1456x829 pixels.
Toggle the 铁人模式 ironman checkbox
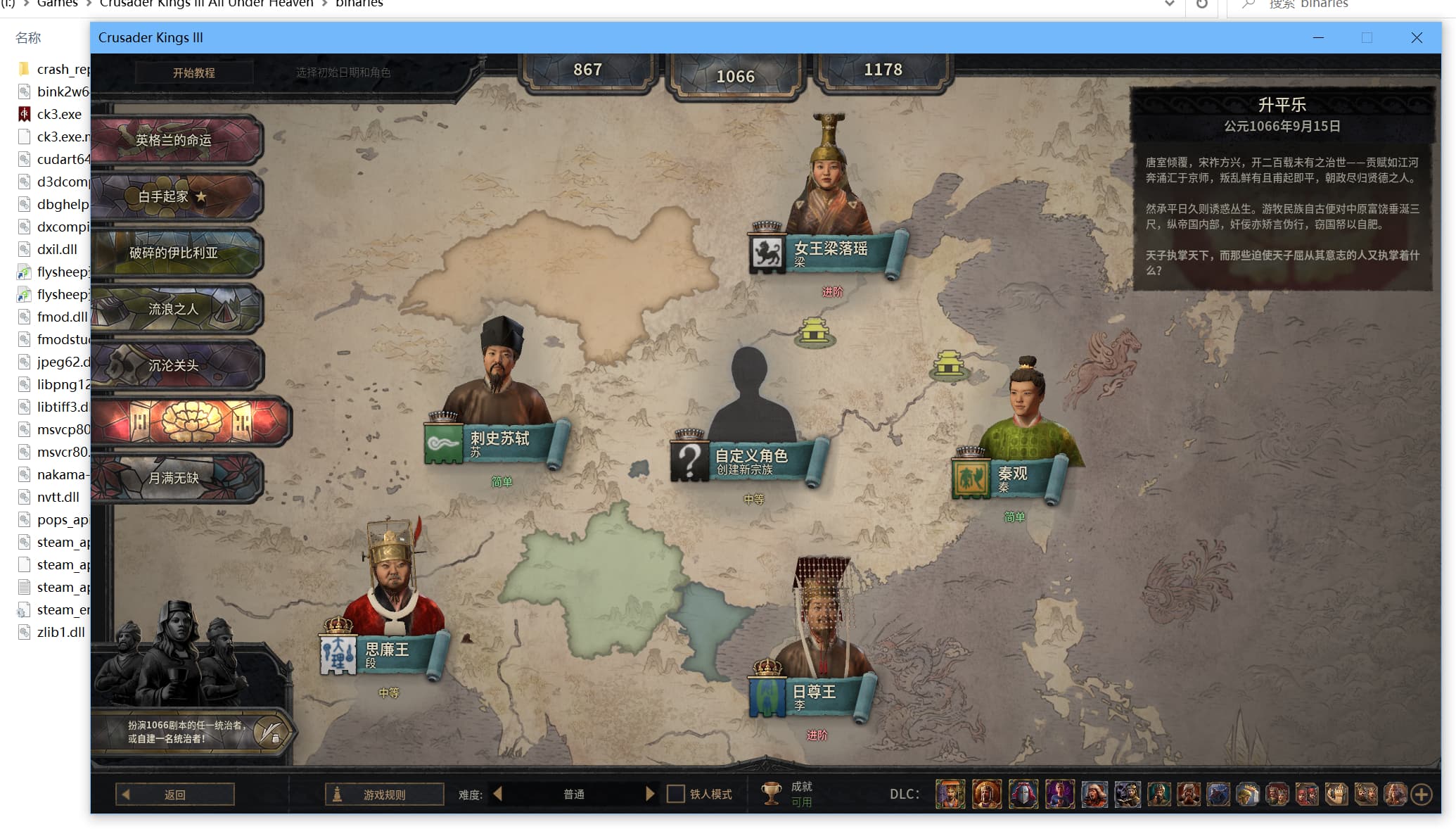[x=676, y=794]
